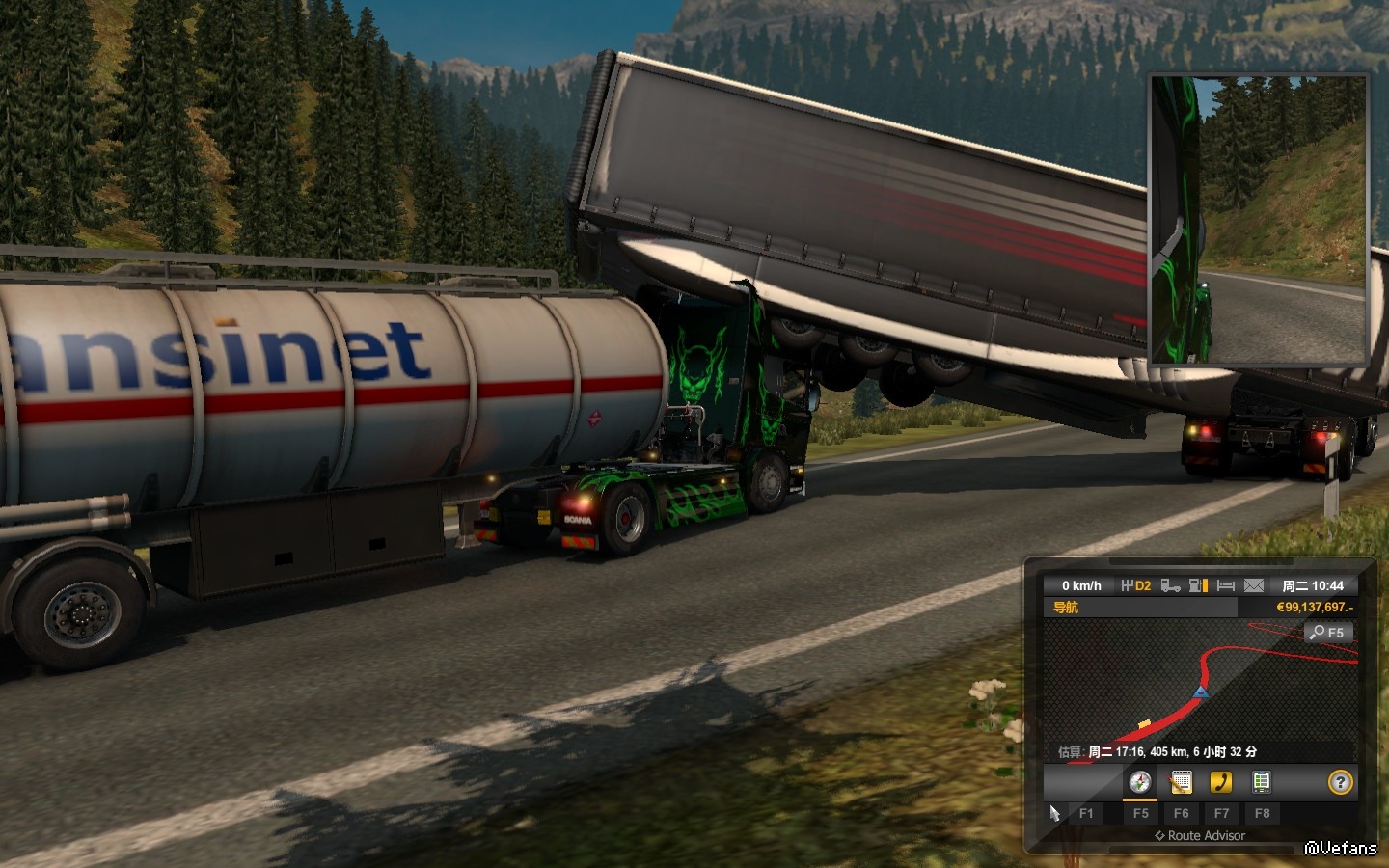This screenshot has width=1389, height=868.
Task: Switch to the job notepad tab
Action: click(x=1181, y=782)
